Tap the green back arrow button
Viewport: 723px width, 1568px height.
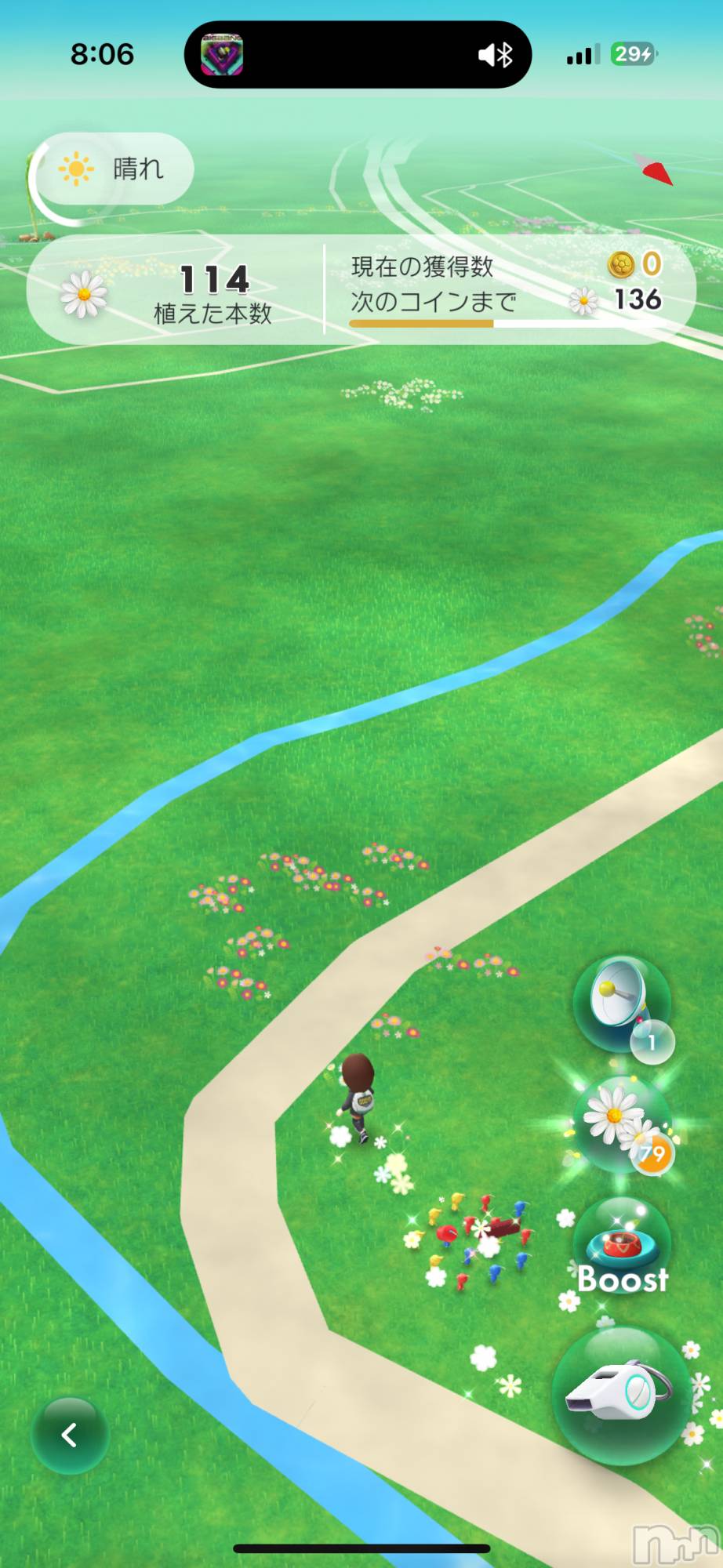coord(69,1435)
